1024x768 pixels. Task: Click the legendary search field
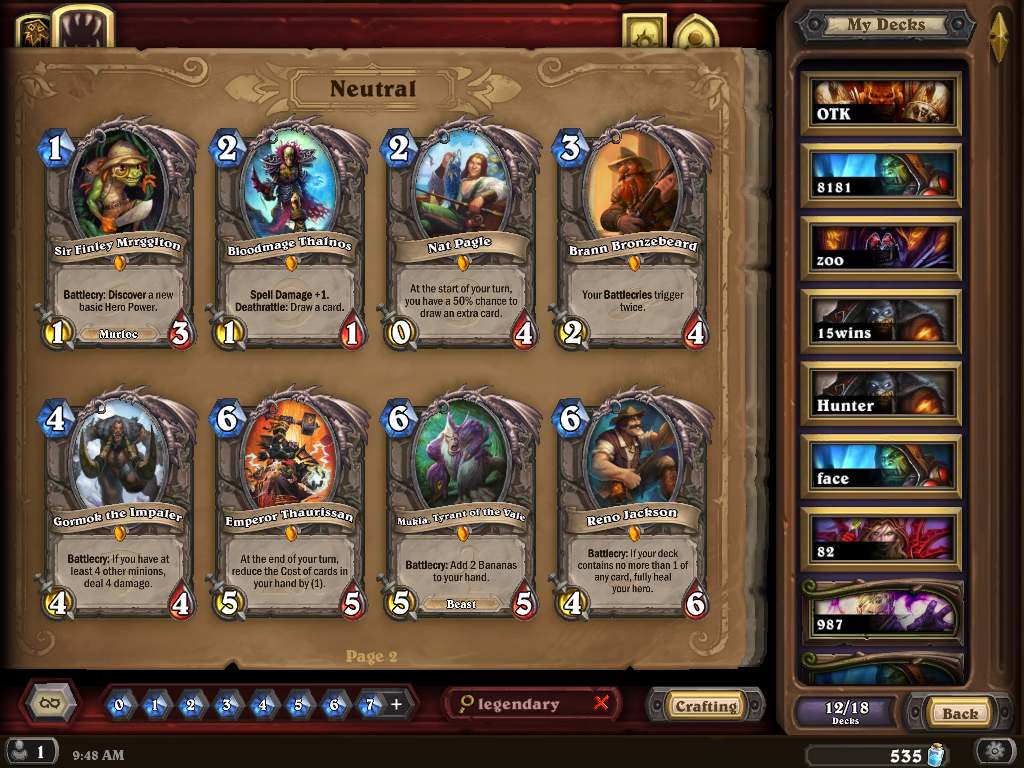tap(525, 704)
